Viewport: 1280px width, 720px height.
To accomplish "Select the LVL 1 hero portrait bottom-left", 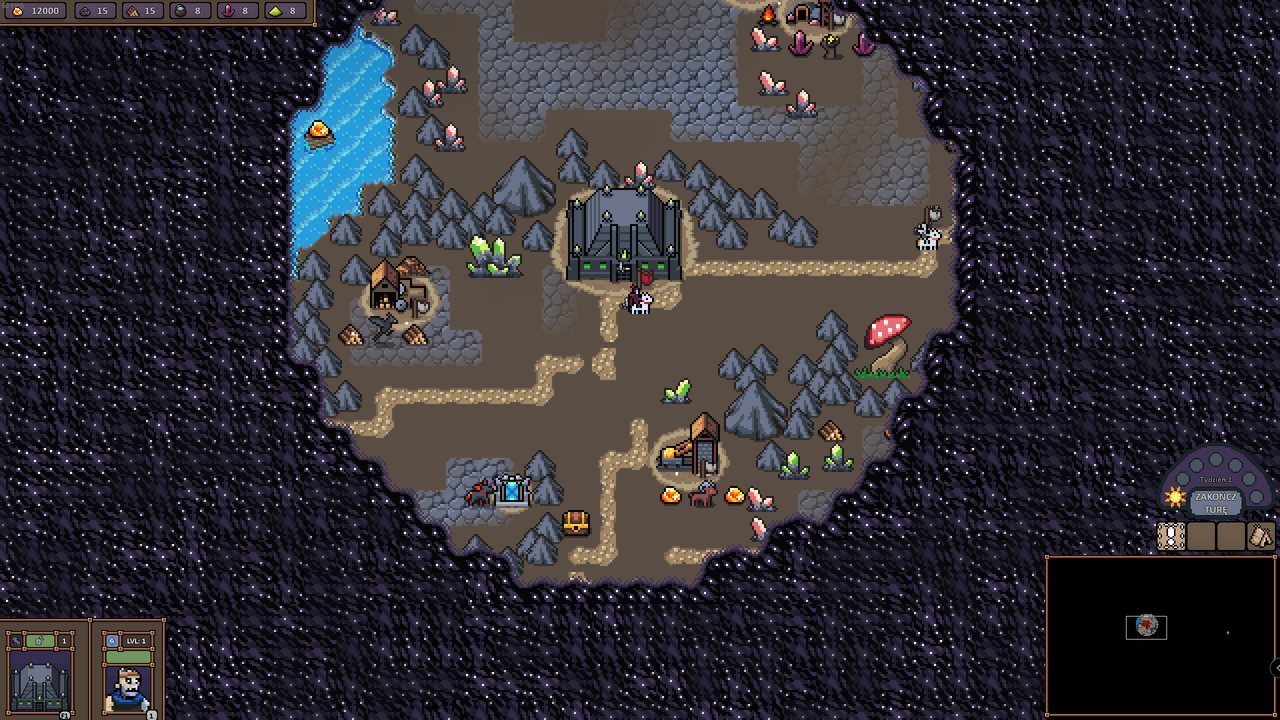I will (x=128, y=690).
